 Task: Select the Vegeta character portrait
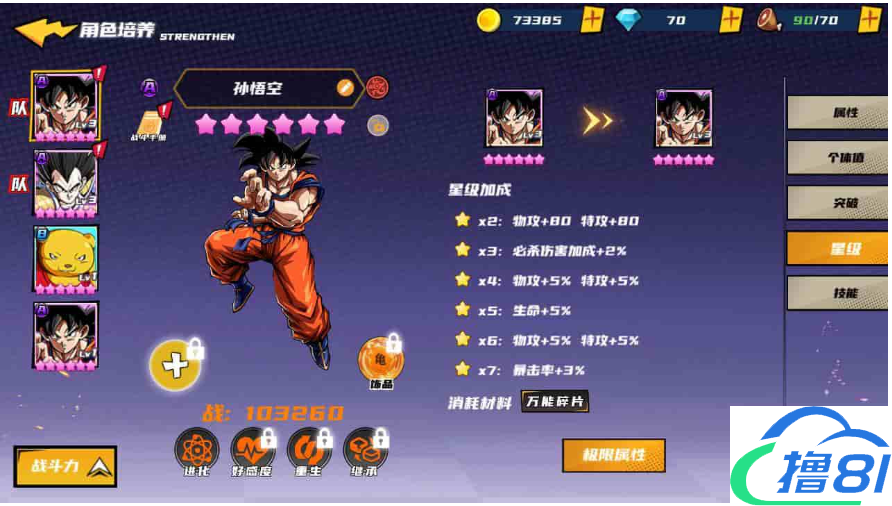pos(65,184)
